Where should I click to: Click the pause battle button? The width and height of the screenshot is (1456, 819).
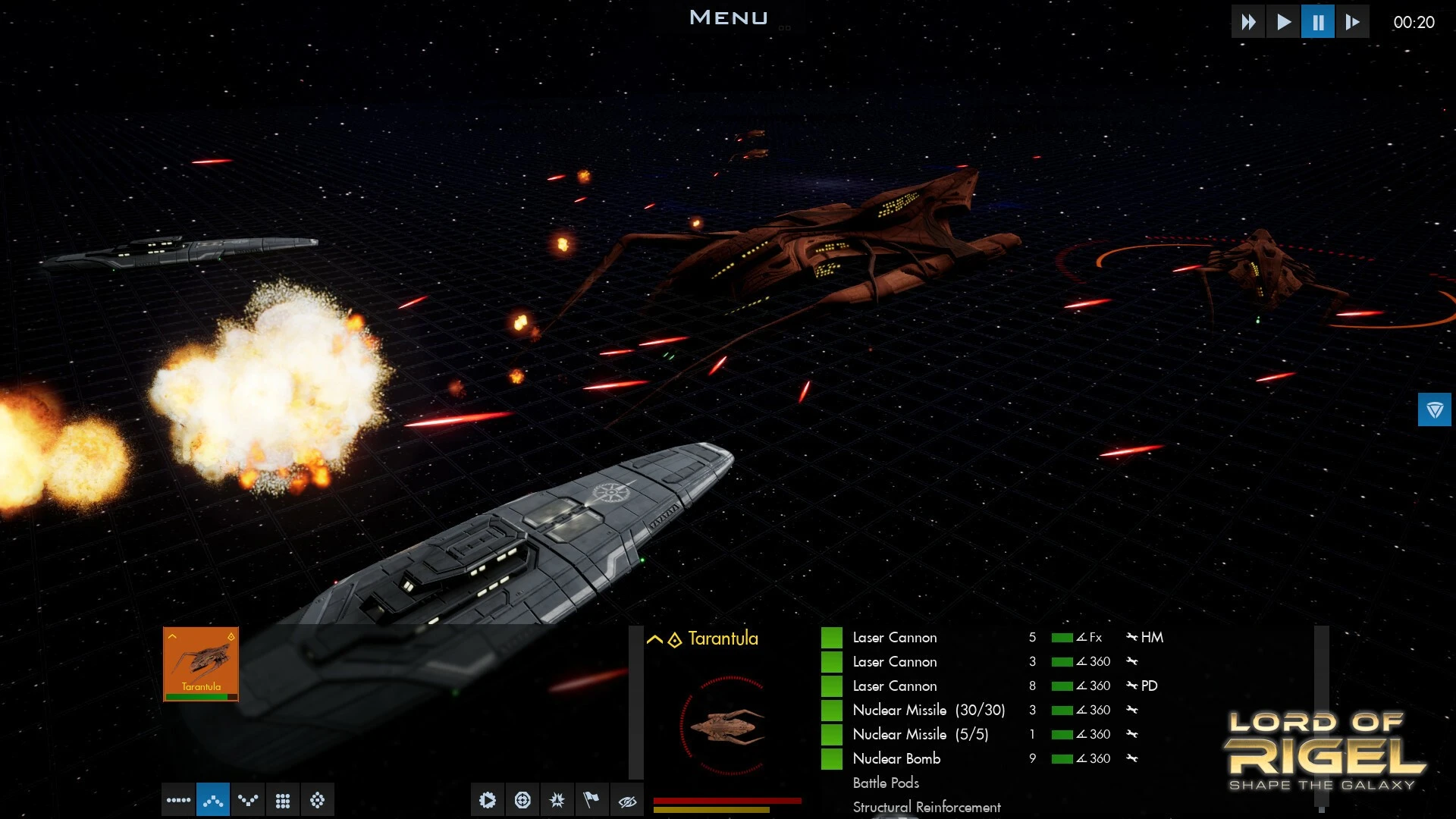tap(1318, 22)
